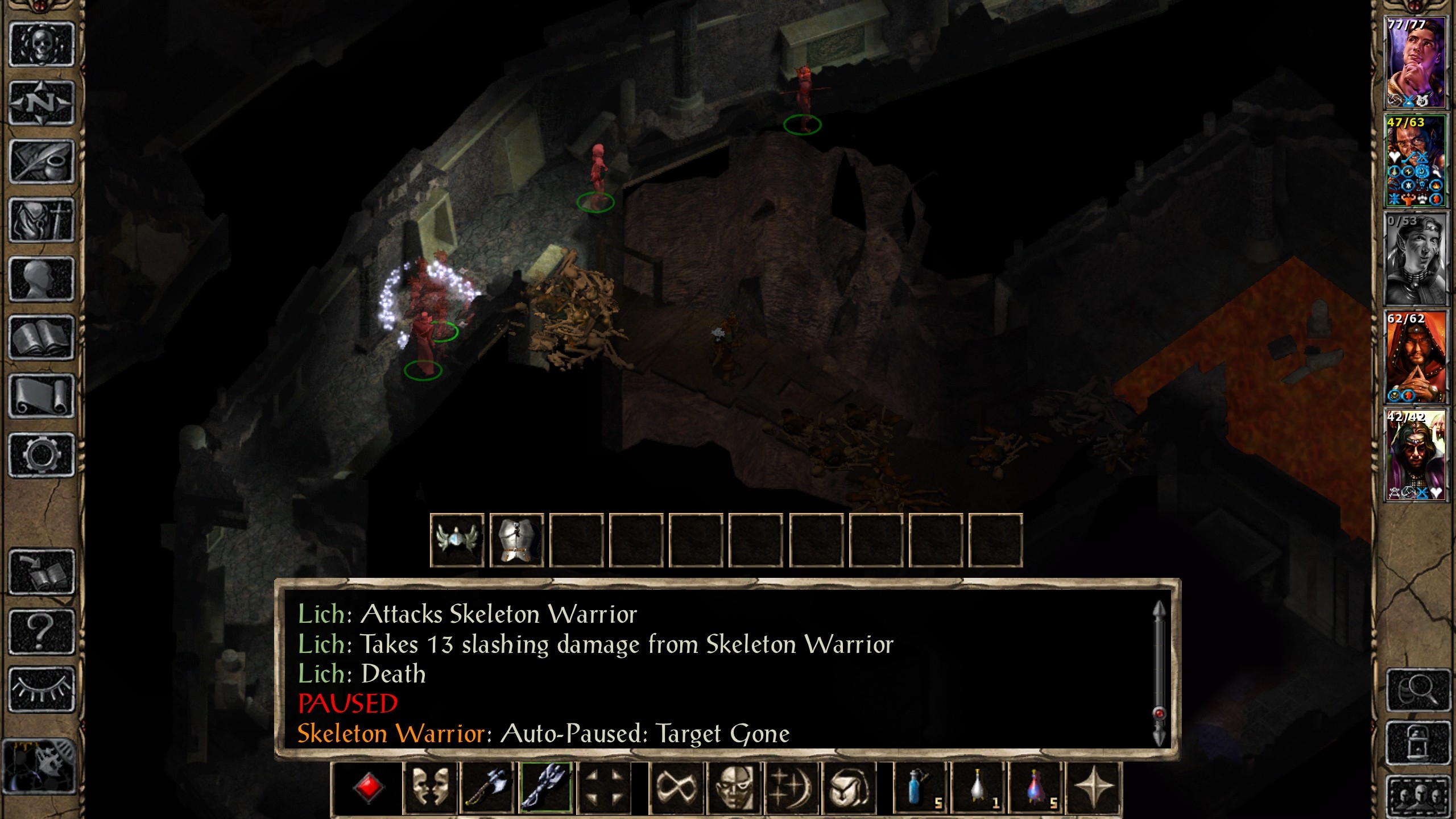Screen dimensions: 1456x819
Task: Select the greyed-out dead elf portrait
Action: [x=1415, y=259]
